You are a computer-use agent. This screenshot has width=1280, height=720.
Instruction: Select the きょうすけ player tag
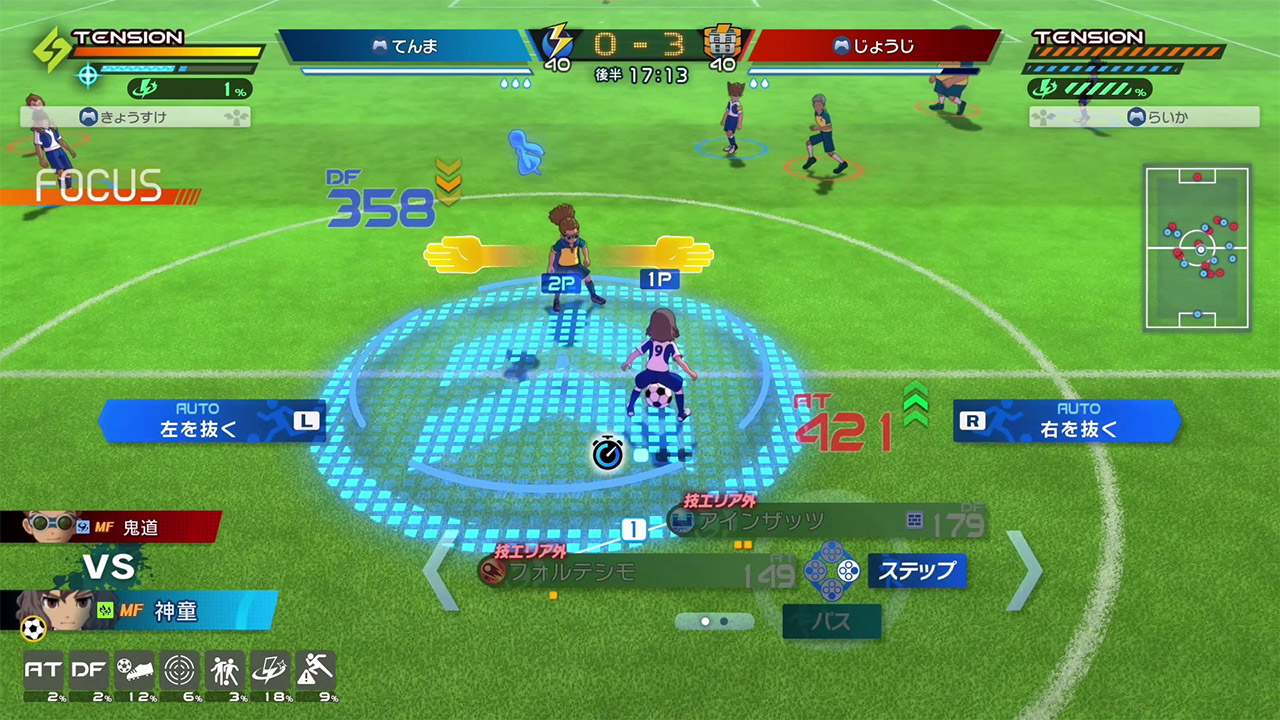[x=135, y=117]
